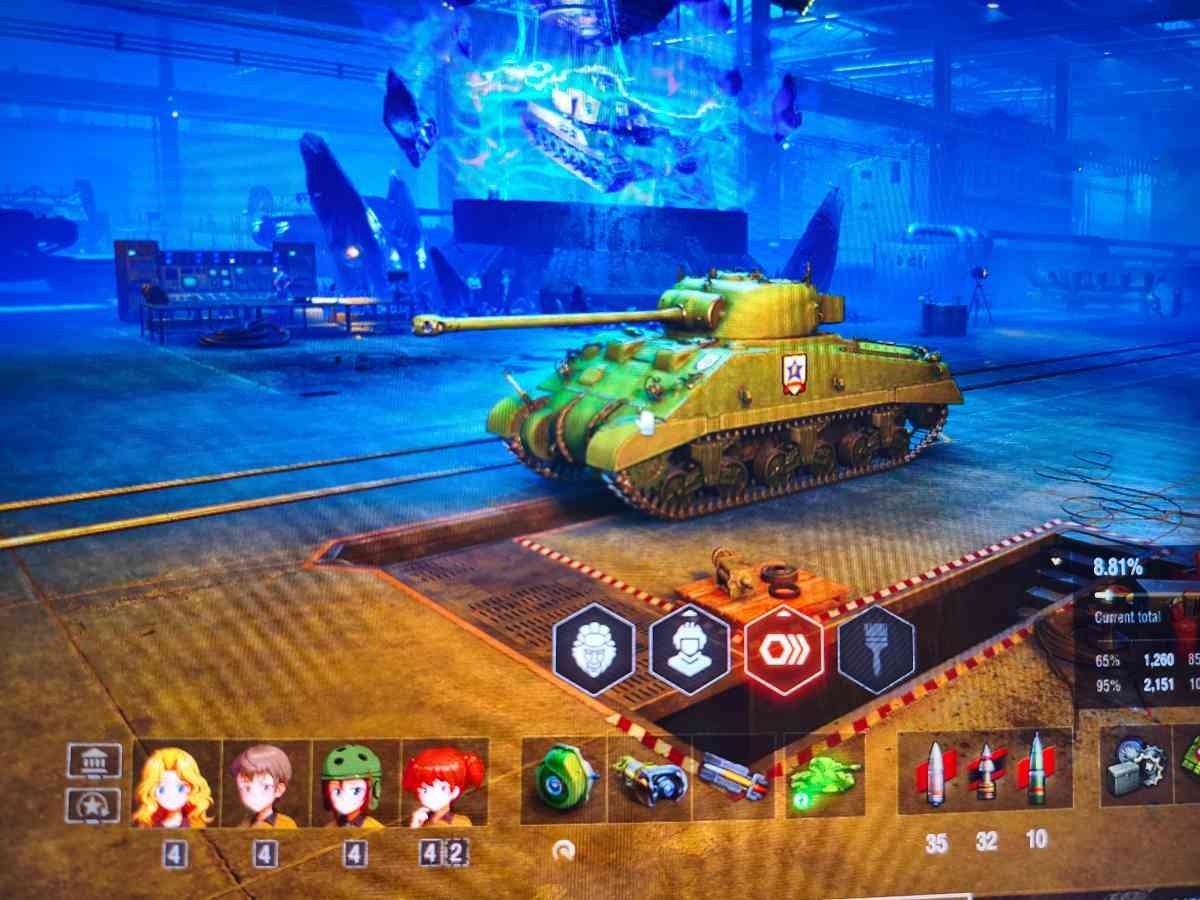Pick the red-haired crew member portrait

(x=443, y=783)
